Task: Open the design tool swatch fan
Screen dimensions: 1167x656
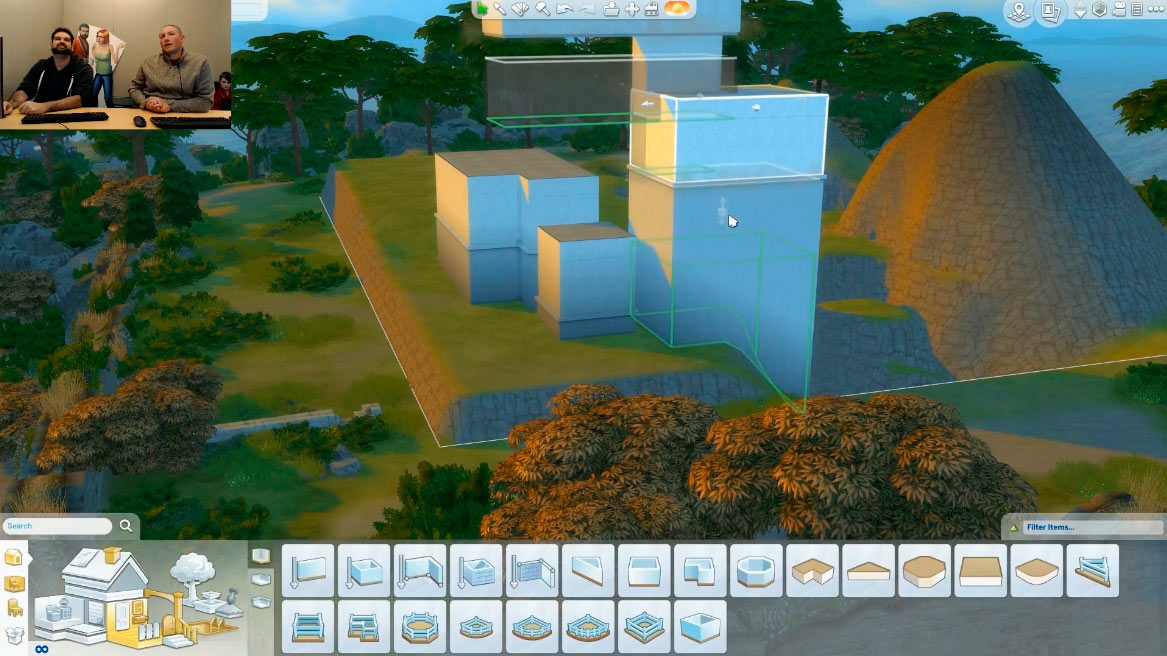Action: 521,9
